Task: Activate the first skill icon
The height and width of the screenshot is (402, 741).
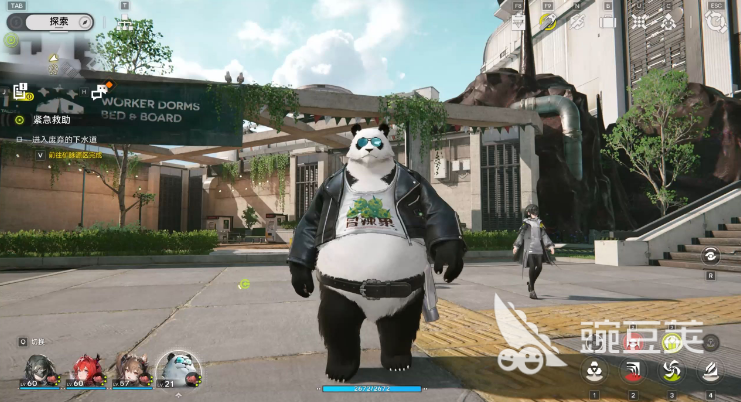Action: point(594,371)
